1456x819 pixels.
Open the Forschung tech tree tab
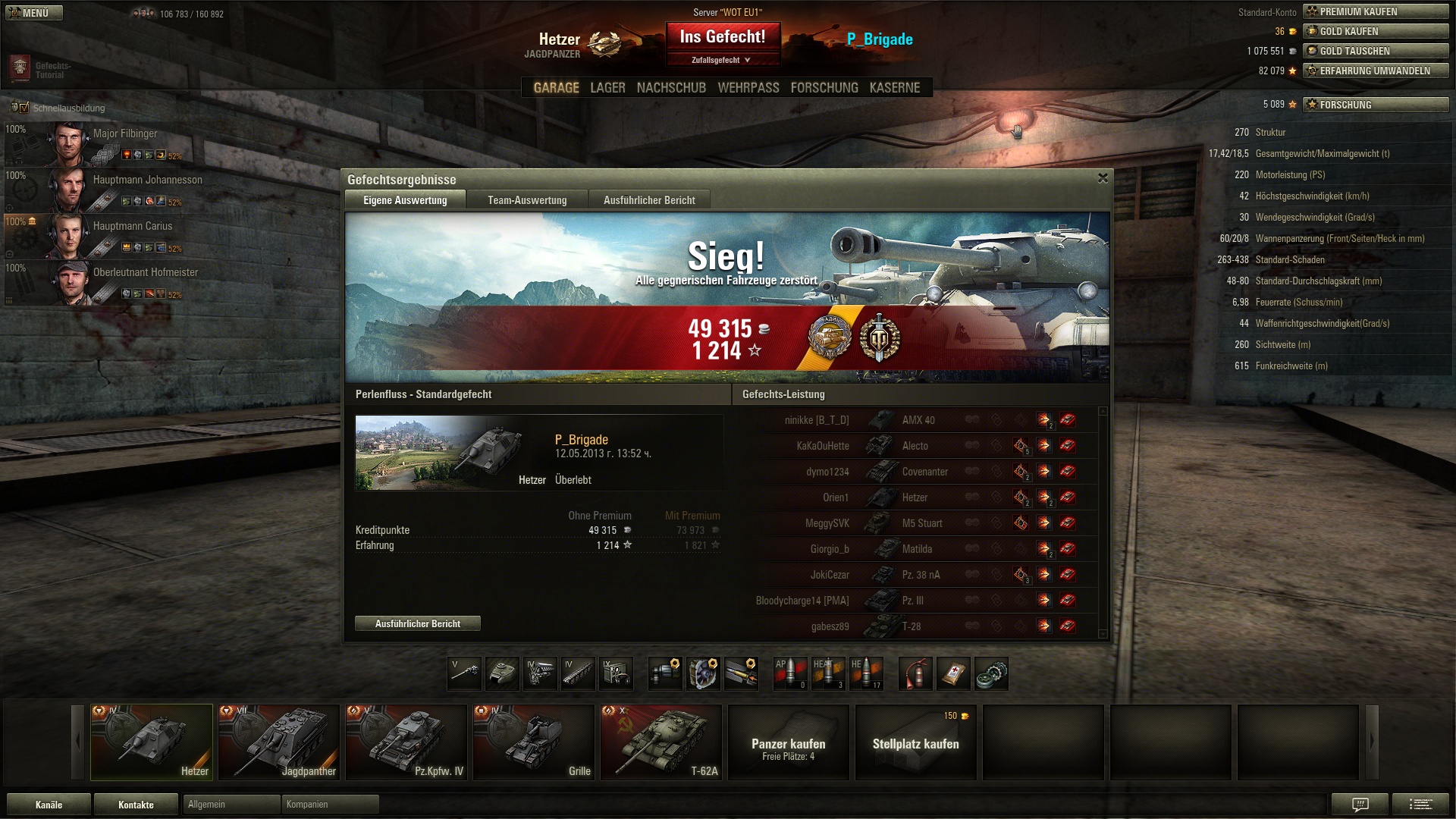[824, 88]
